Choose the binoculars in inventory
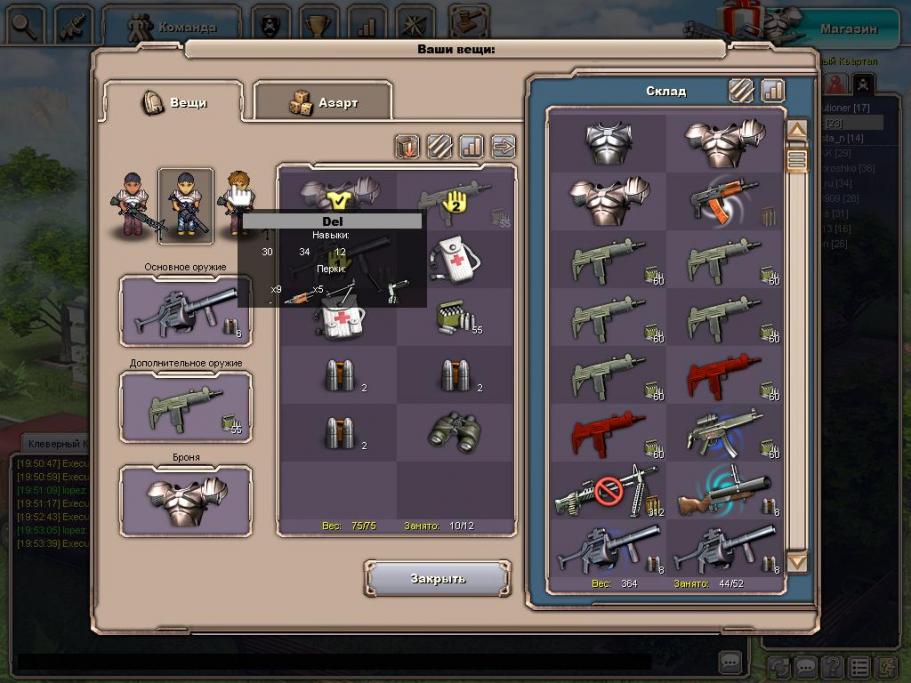911x683 pixels. [455, 431]
